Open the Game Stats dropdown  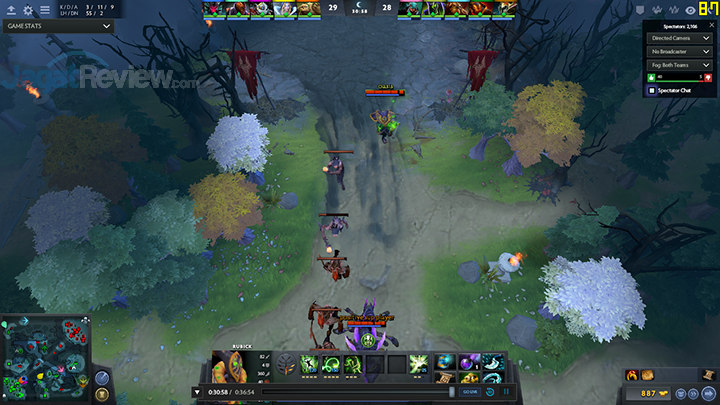58,27
